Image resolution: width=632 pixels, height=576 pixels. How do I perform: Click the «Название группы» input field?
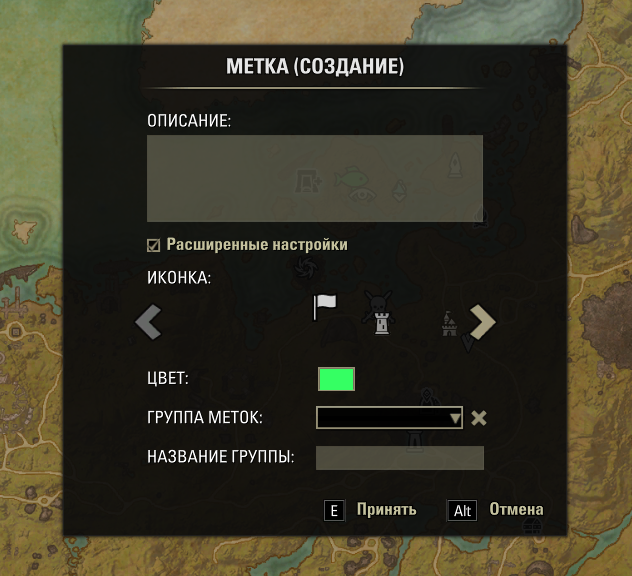click(399, 457)
